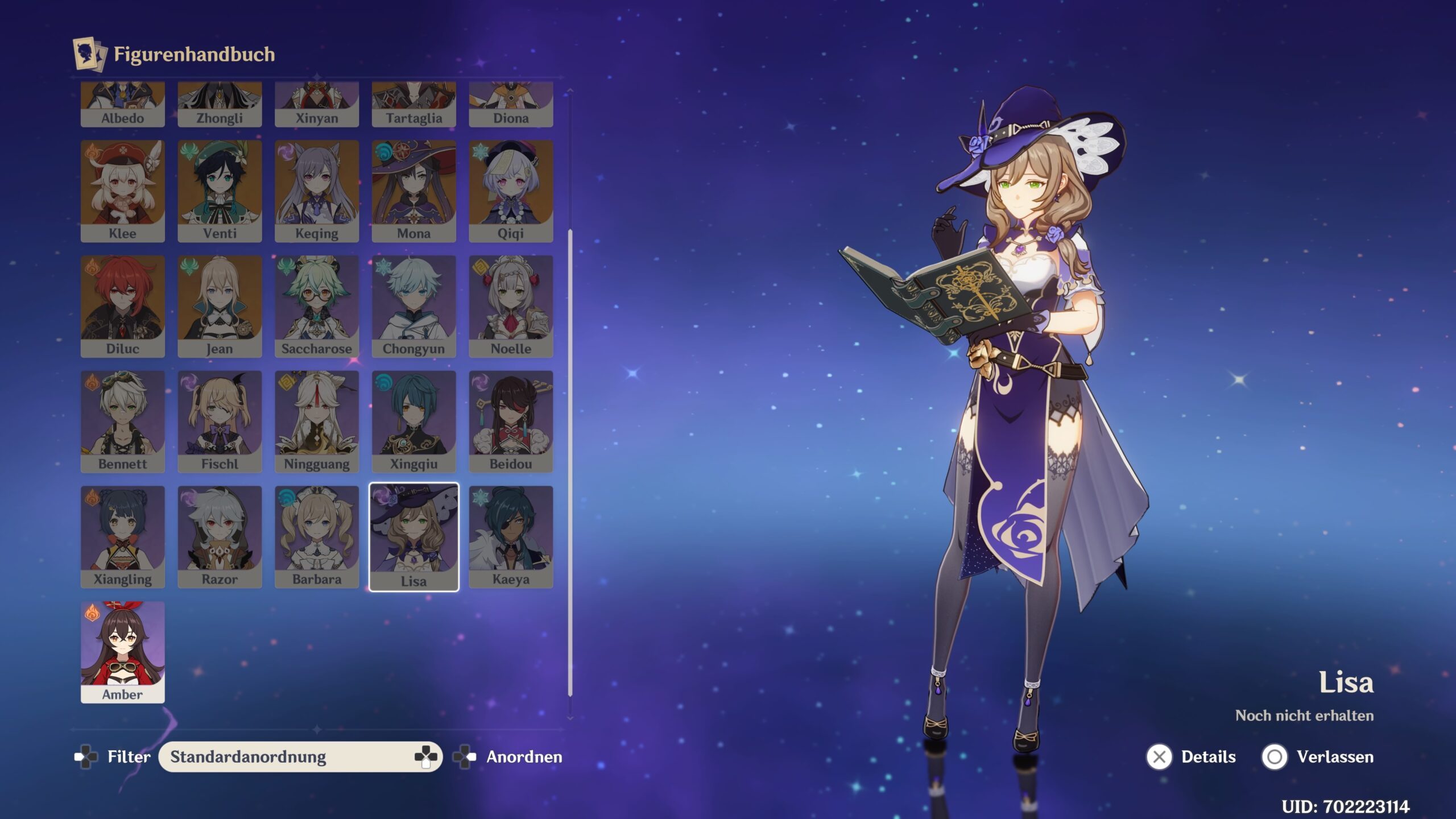1456x819 pixels.
Task: Select Amber's character card
Action: pos(122,652)
